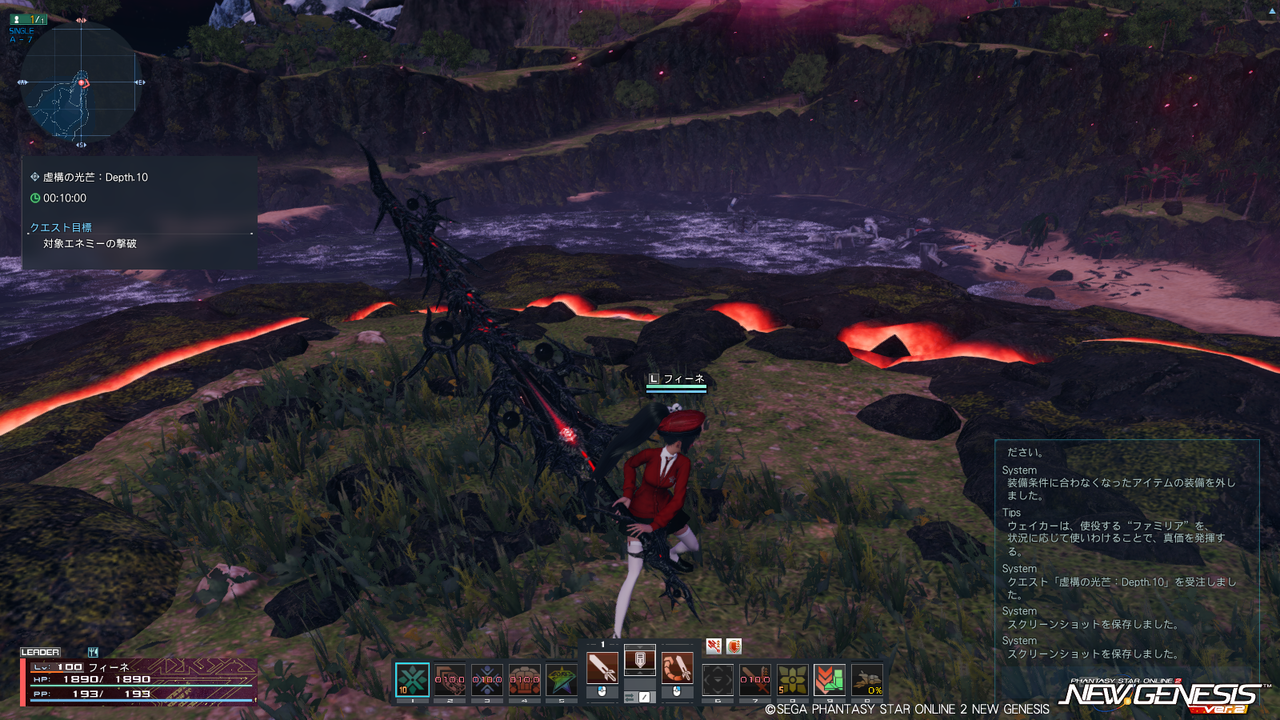This screenshot has width=1280, height=720.
Task: Select the dim directional pad slot 6
Action: [718, 680]
